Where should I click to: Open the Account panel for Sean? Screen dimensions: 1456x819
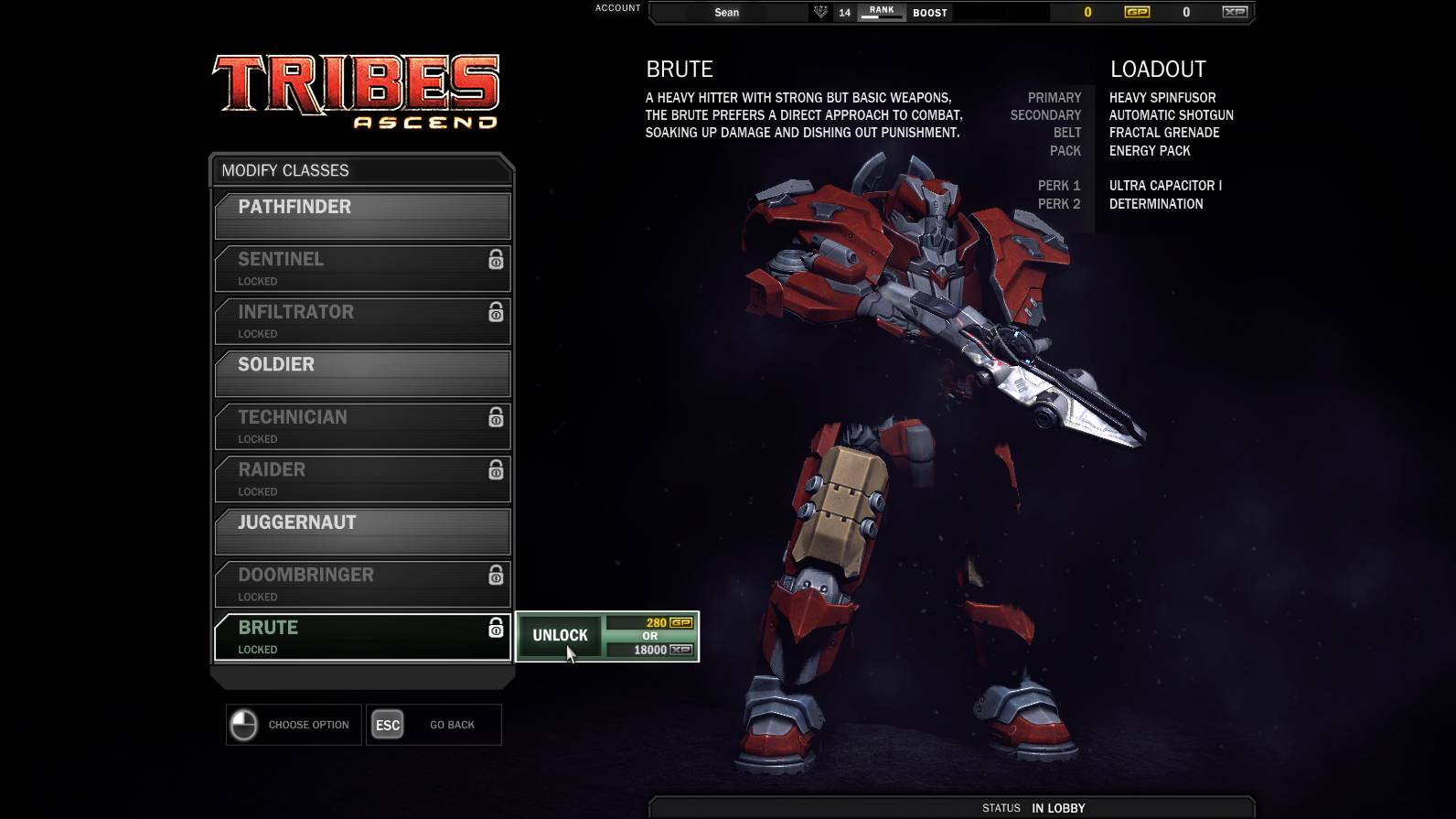727,13
